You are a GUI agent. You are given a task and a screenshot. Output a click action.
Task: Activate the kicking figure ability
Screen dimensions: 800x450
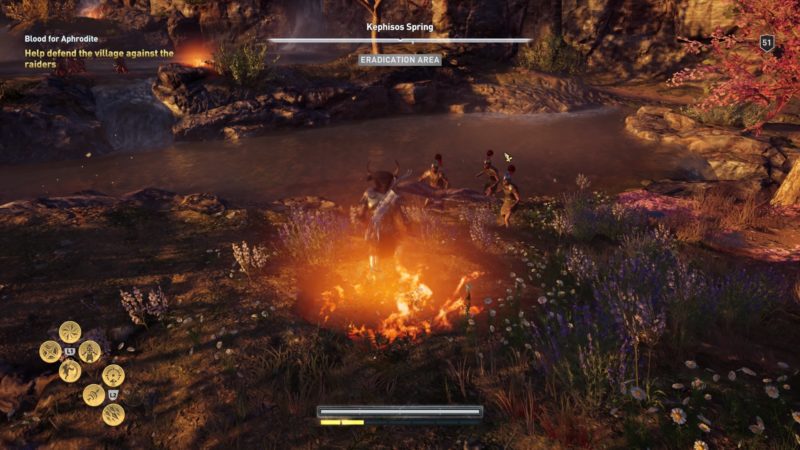[x=70, y=371]
